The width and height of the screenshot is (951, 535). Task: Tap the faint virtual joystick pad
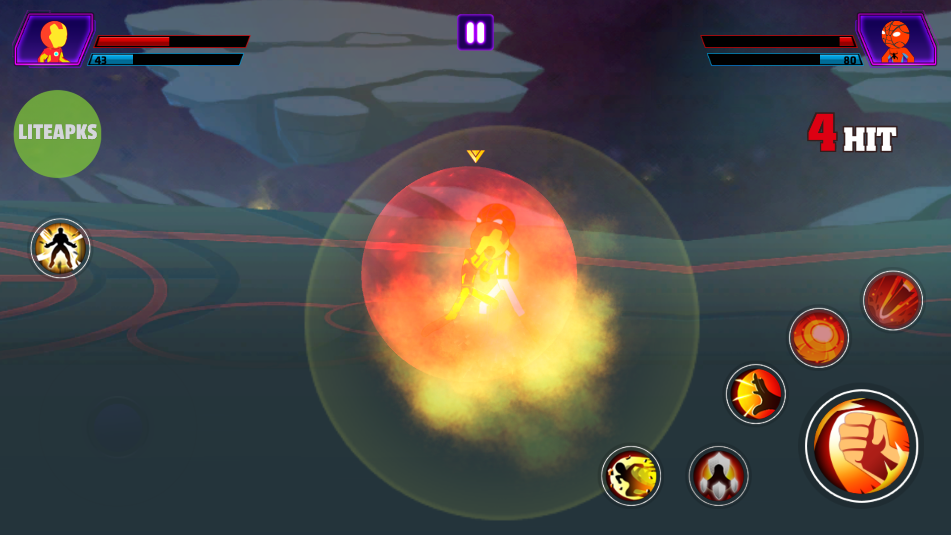coord(118,426)
